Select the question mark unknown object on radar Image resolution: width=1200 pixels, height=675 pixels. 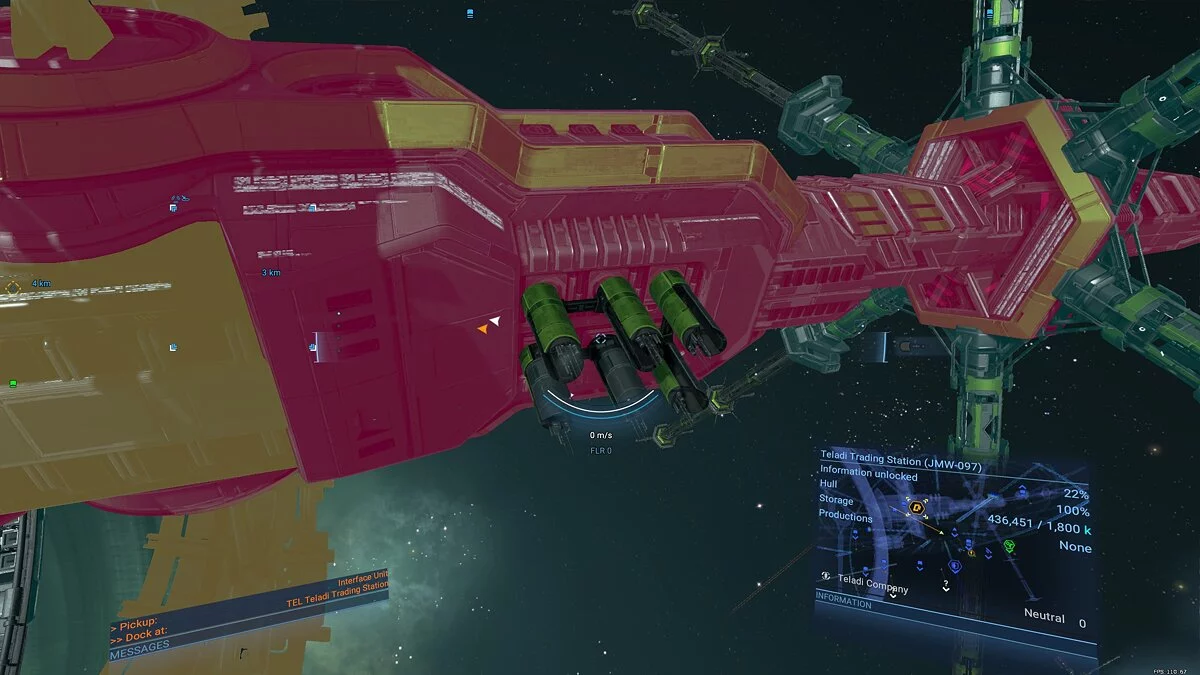coord(945,583)
